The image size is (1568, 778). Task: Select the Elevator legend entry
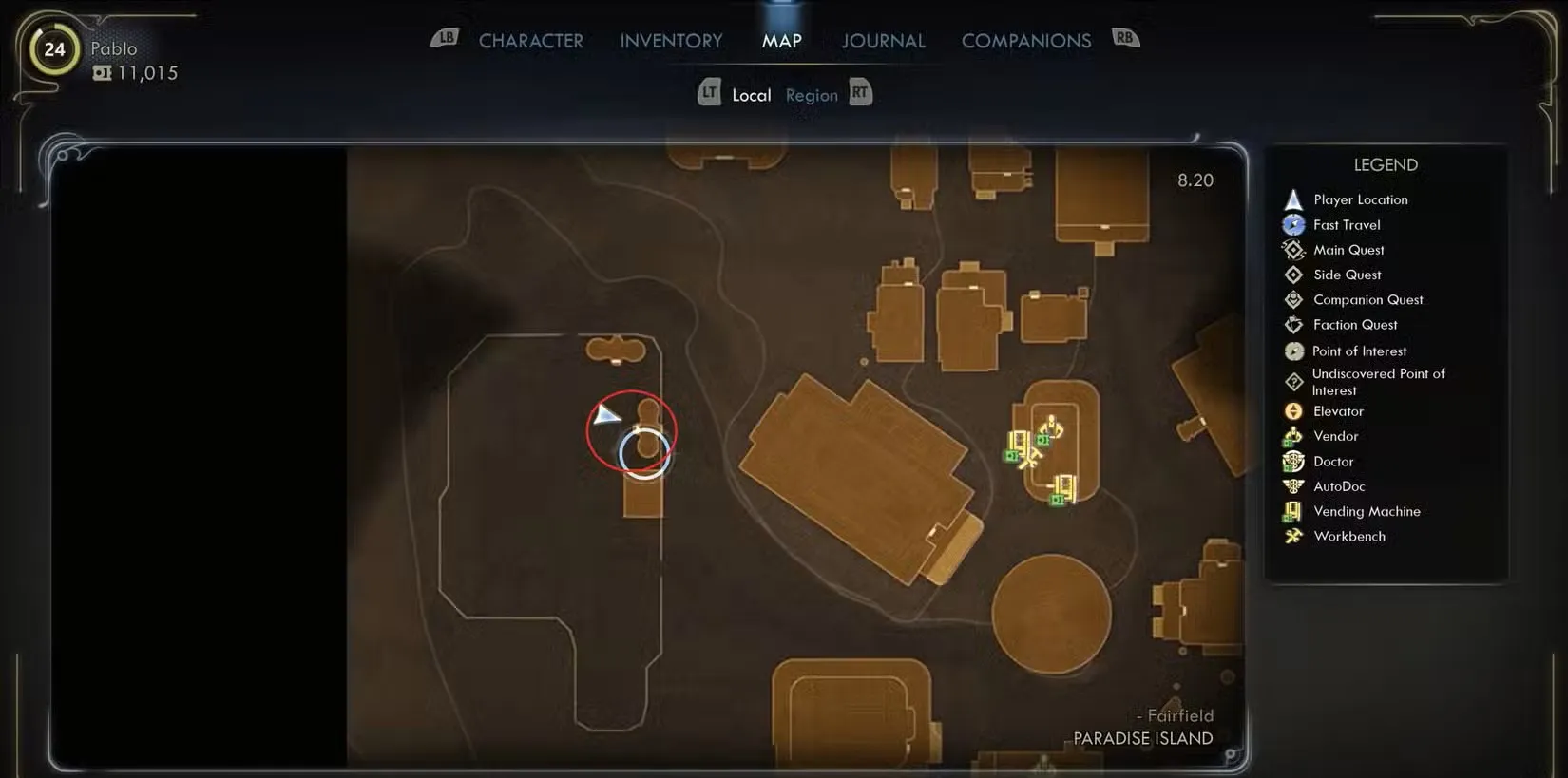(1337, 411)
